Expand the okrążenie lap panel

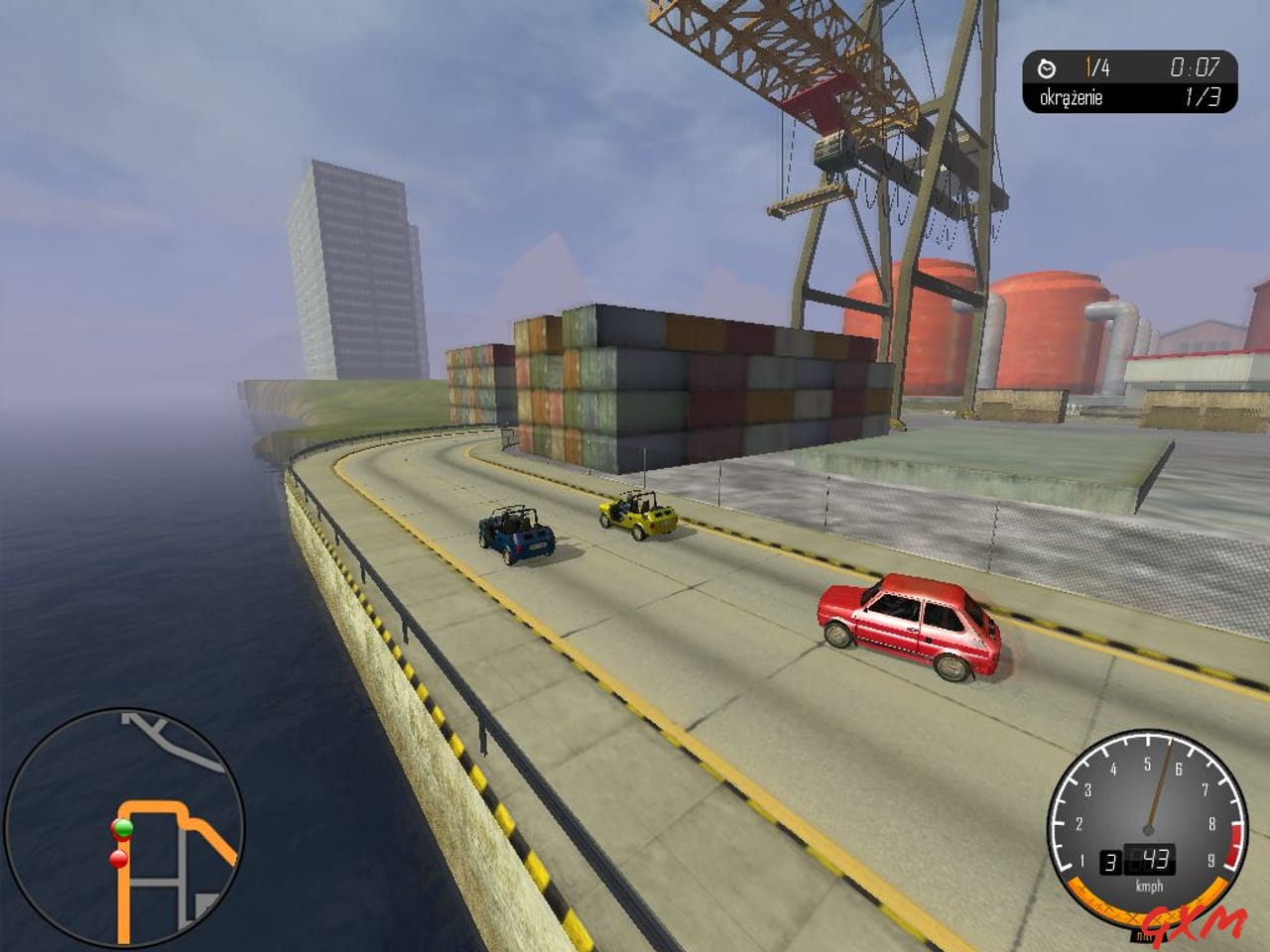tap(1070, 98)
